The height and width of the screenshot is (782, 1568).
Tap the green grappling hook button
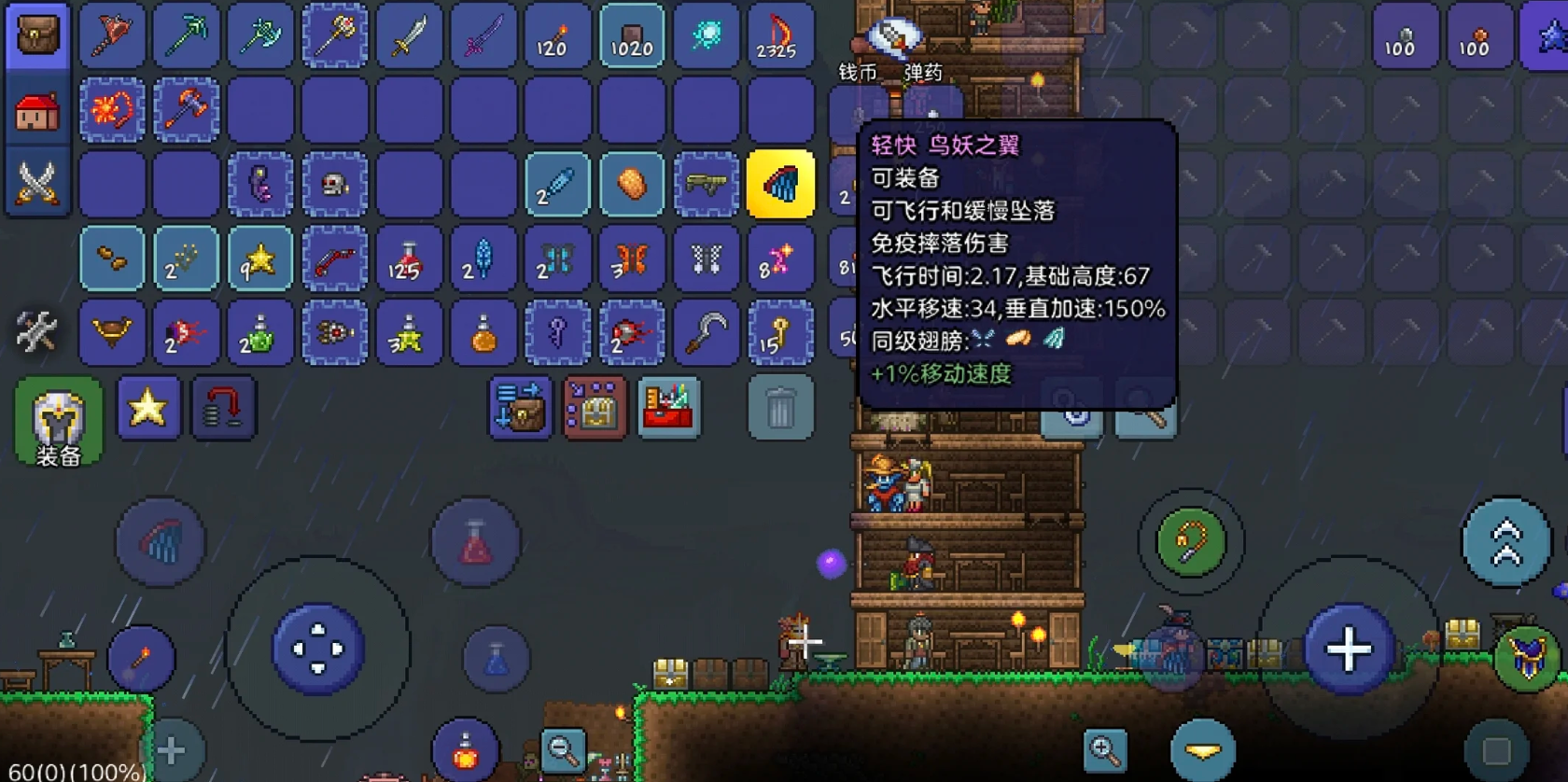pos(1191,539)
